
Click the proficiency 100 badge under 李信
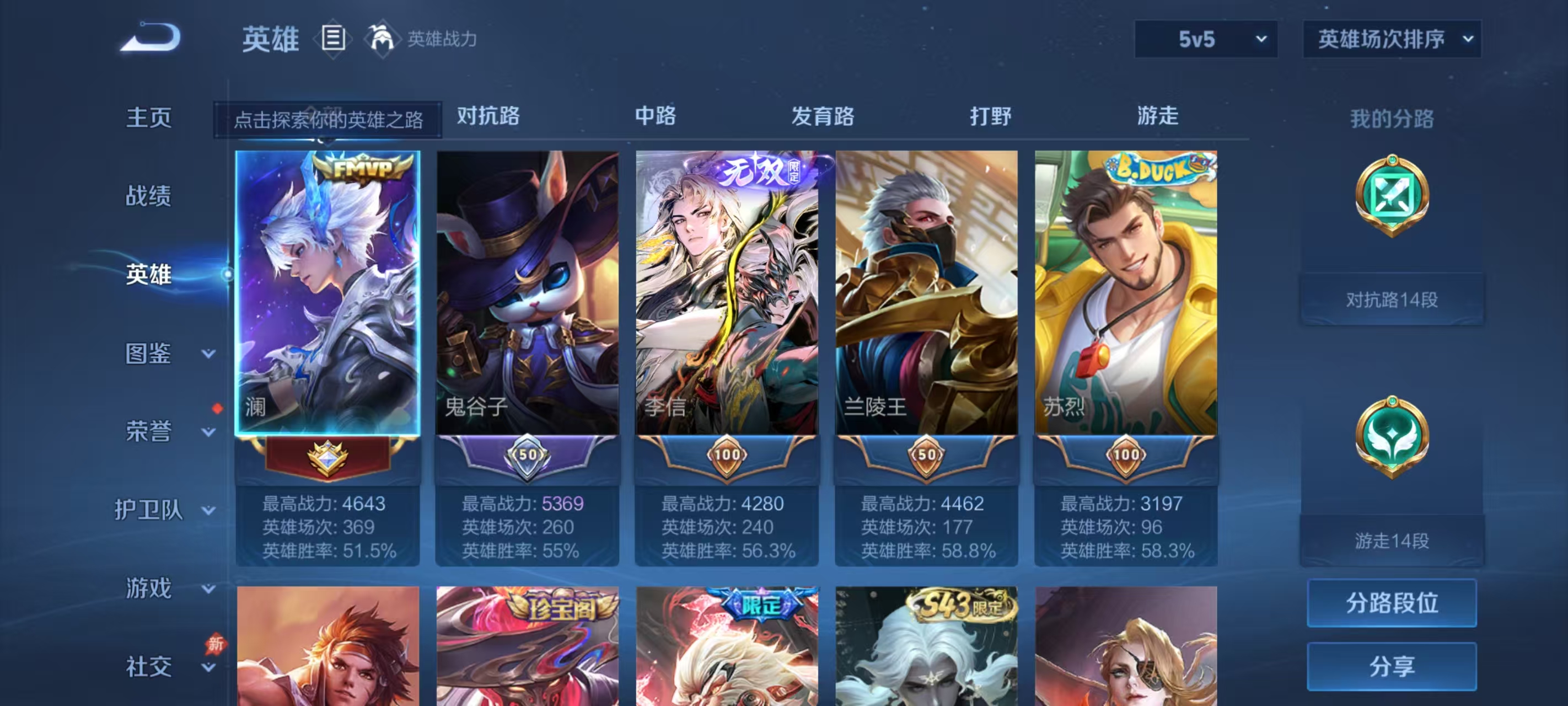click(727, 454)
